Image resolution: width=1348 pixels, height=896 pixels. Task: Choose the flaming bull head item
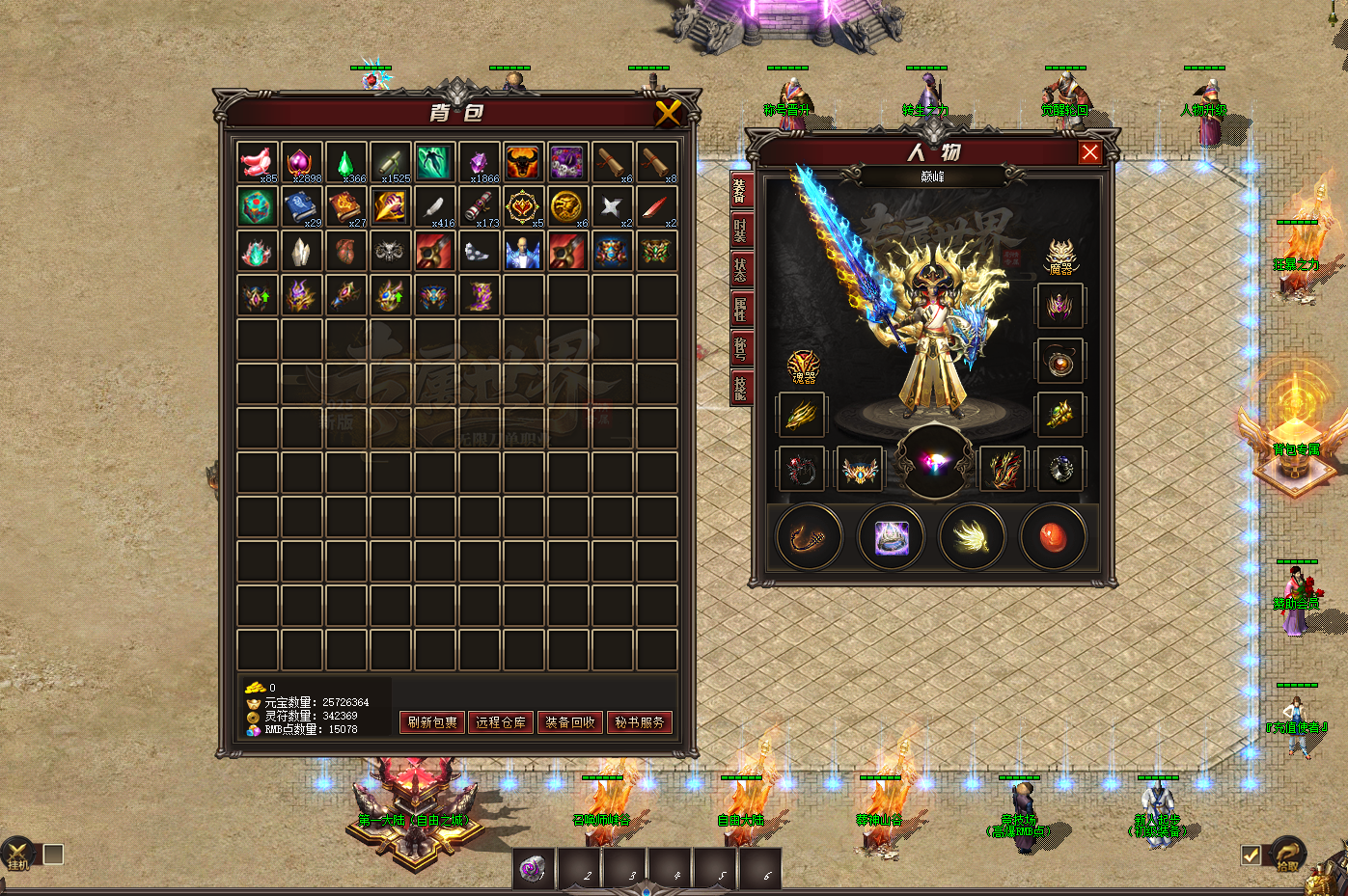tap(523, 162)
